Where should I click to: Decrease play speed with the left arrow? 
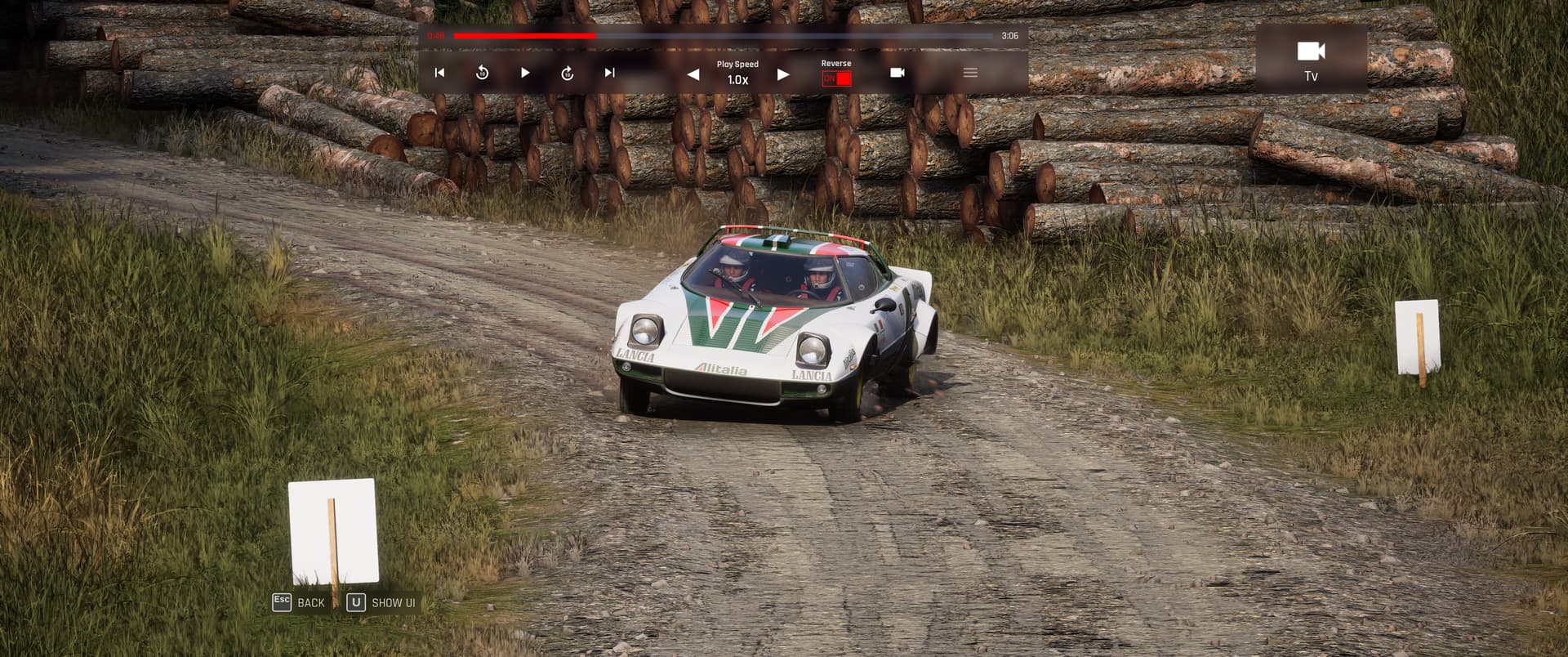693,74
